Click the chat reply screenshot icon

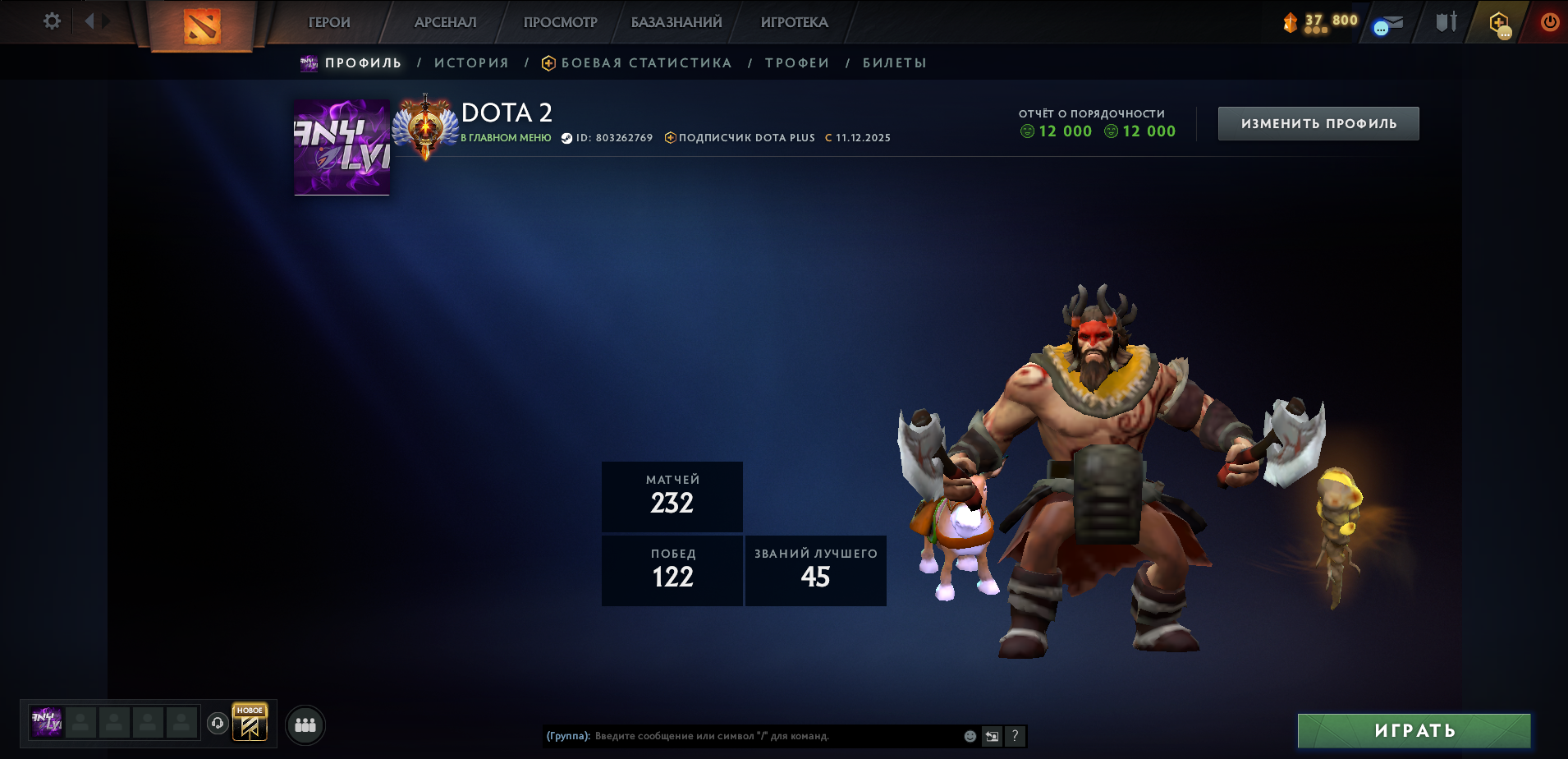point(992,737)
